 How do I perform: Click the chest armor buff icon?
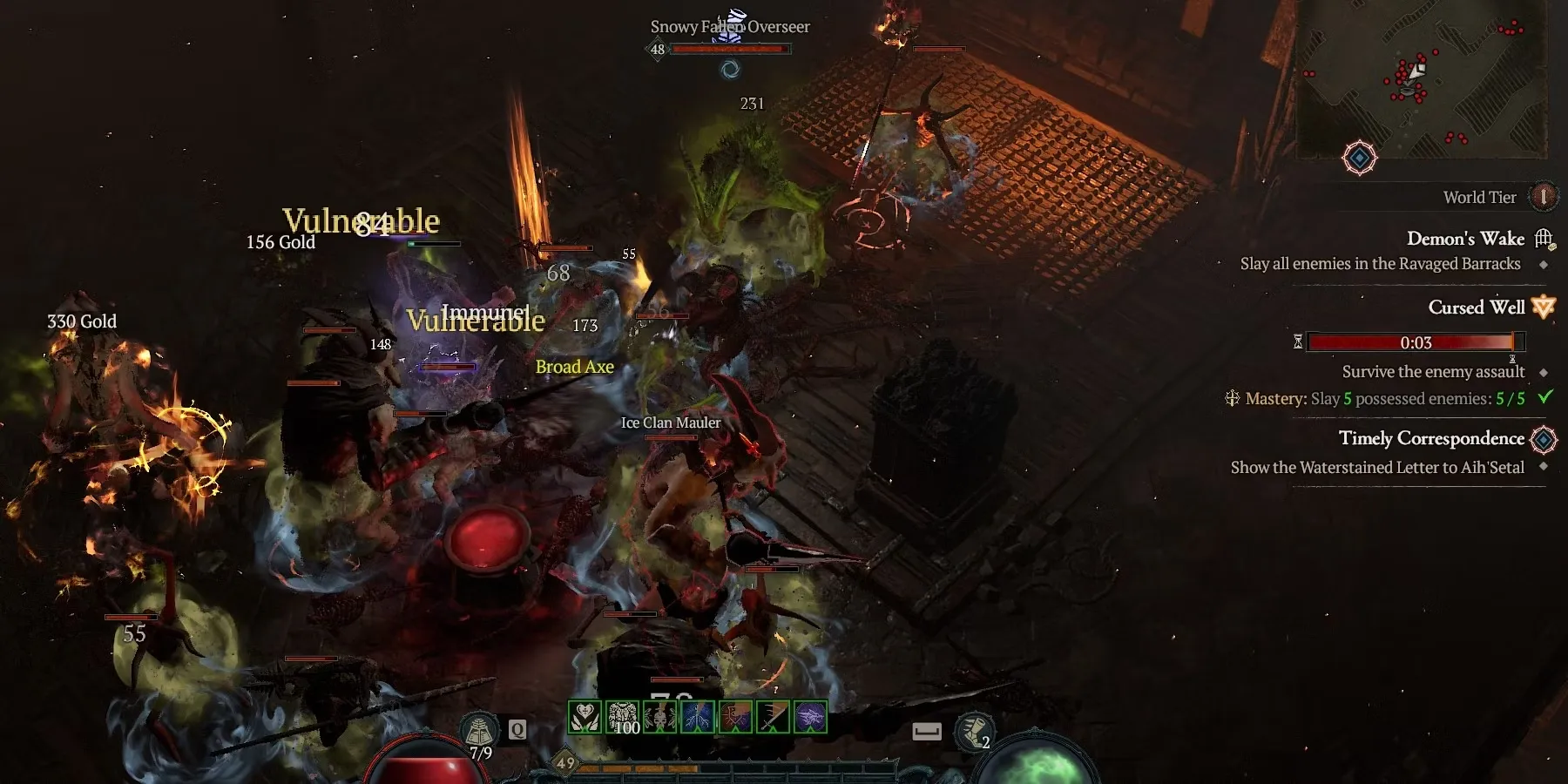(623, 717)
